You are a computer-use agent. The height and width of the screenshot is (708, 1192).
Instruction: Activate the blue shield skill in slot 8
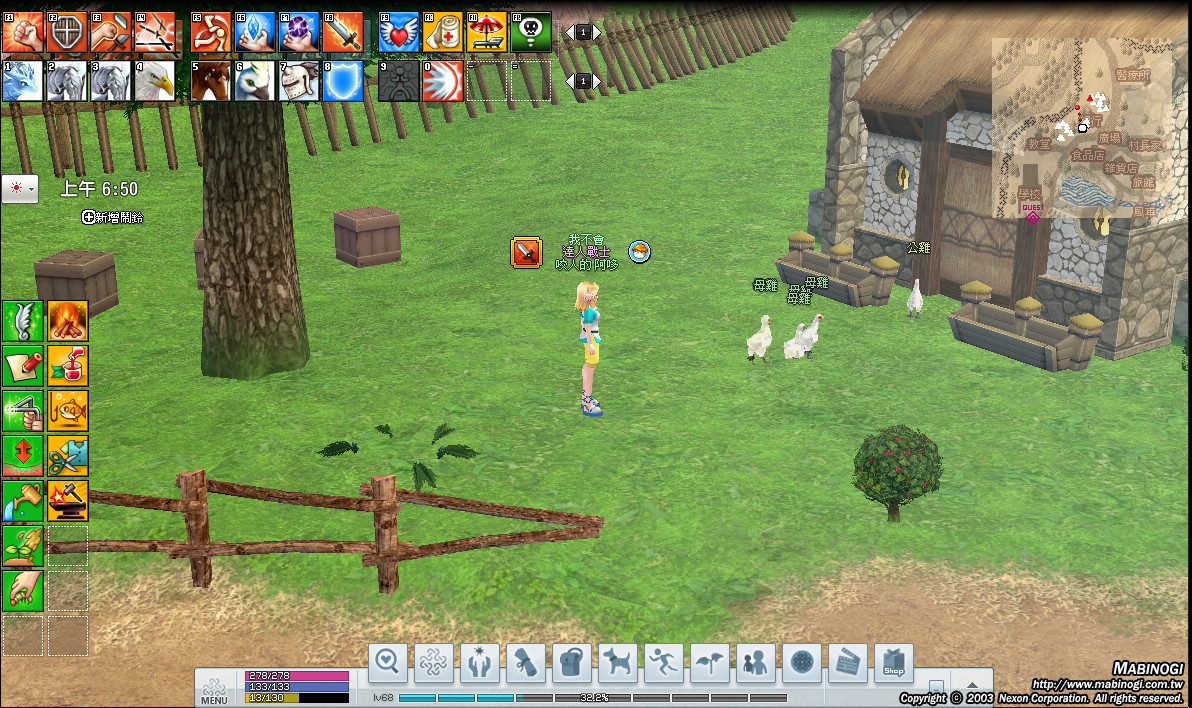(x=343, y=81)
